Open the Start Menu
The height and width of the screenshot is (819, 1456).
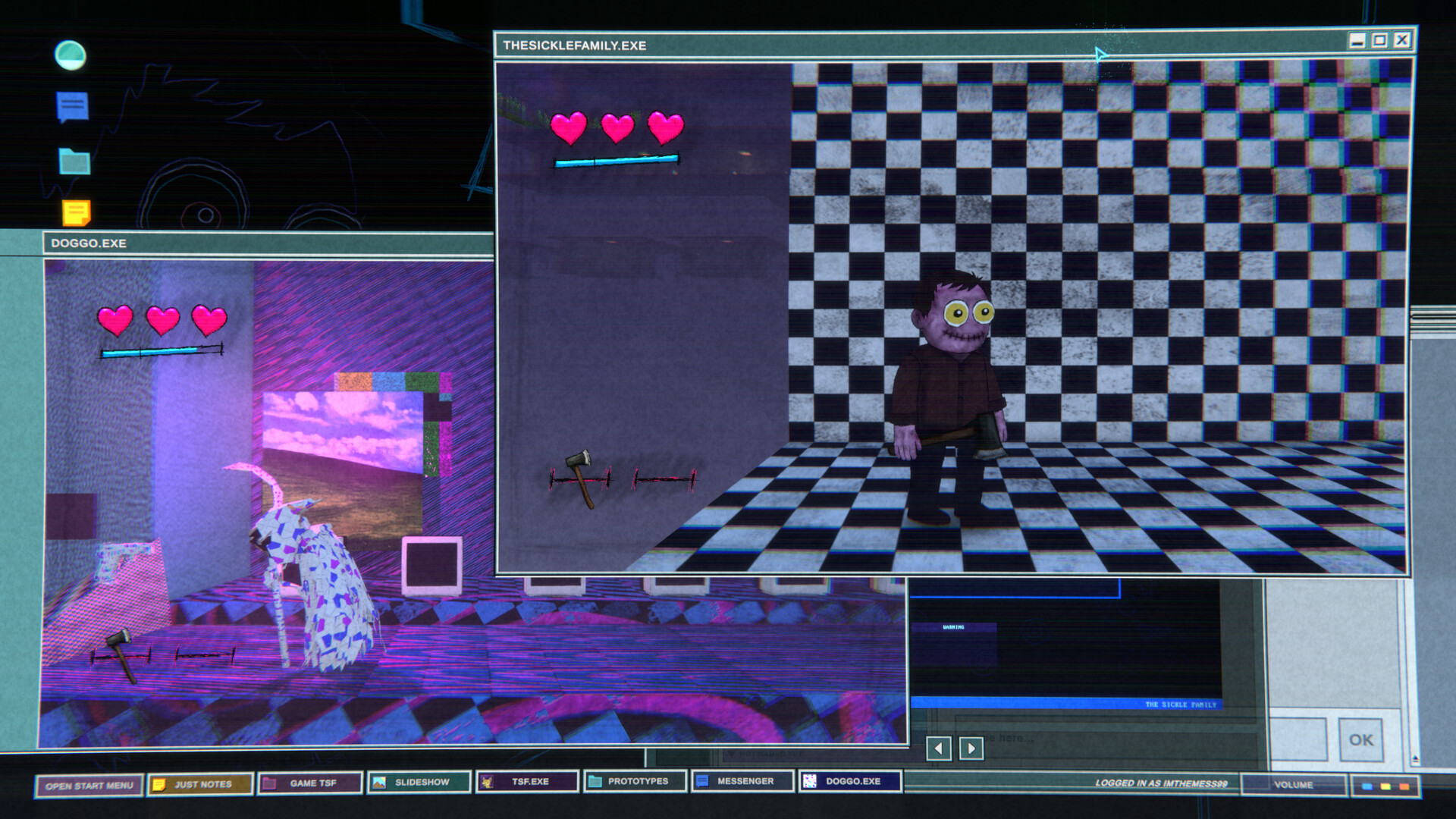point(91,784)
